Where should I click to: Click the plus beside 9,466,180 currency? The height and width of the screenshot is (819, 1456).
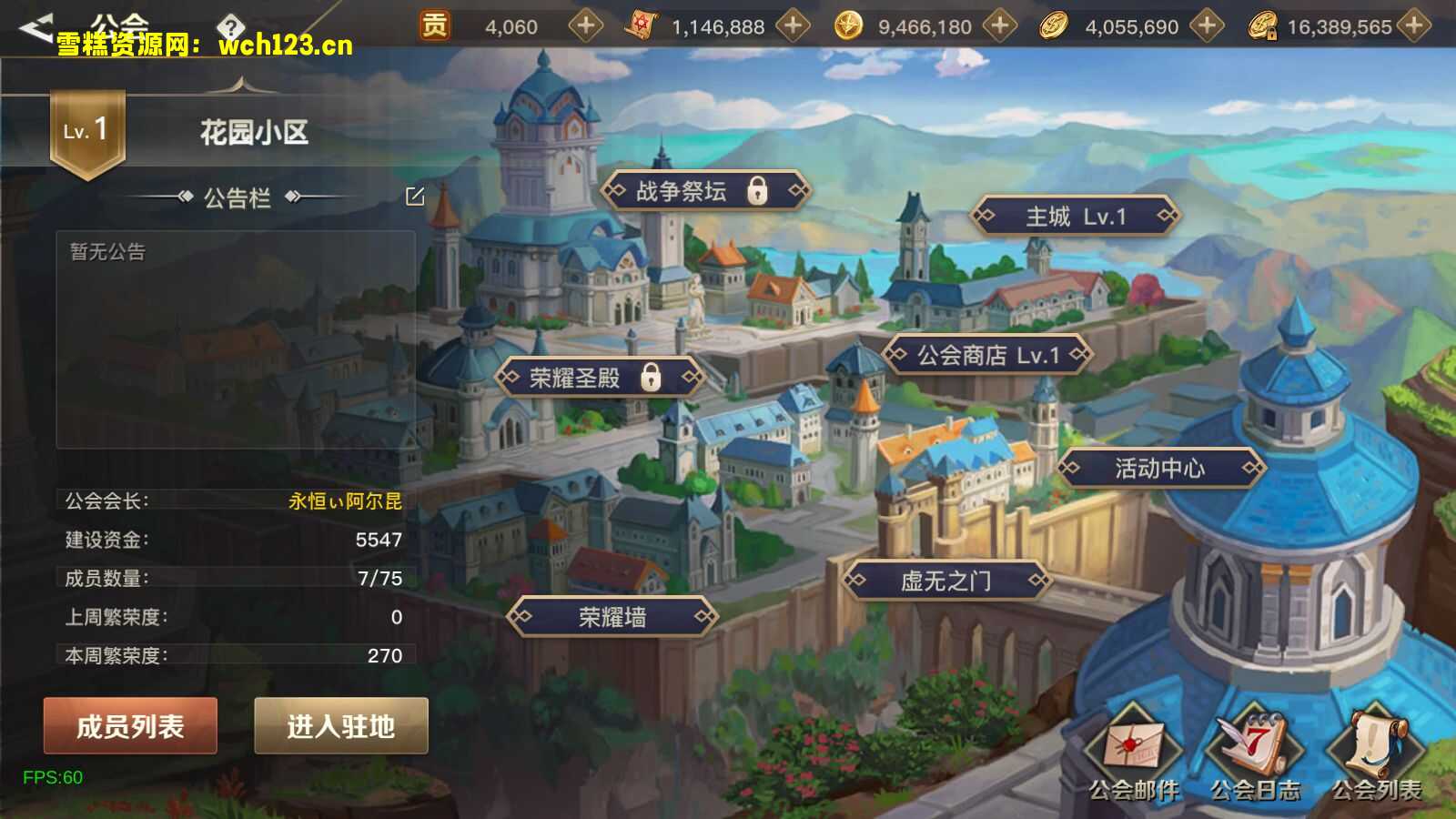point(999,25)
